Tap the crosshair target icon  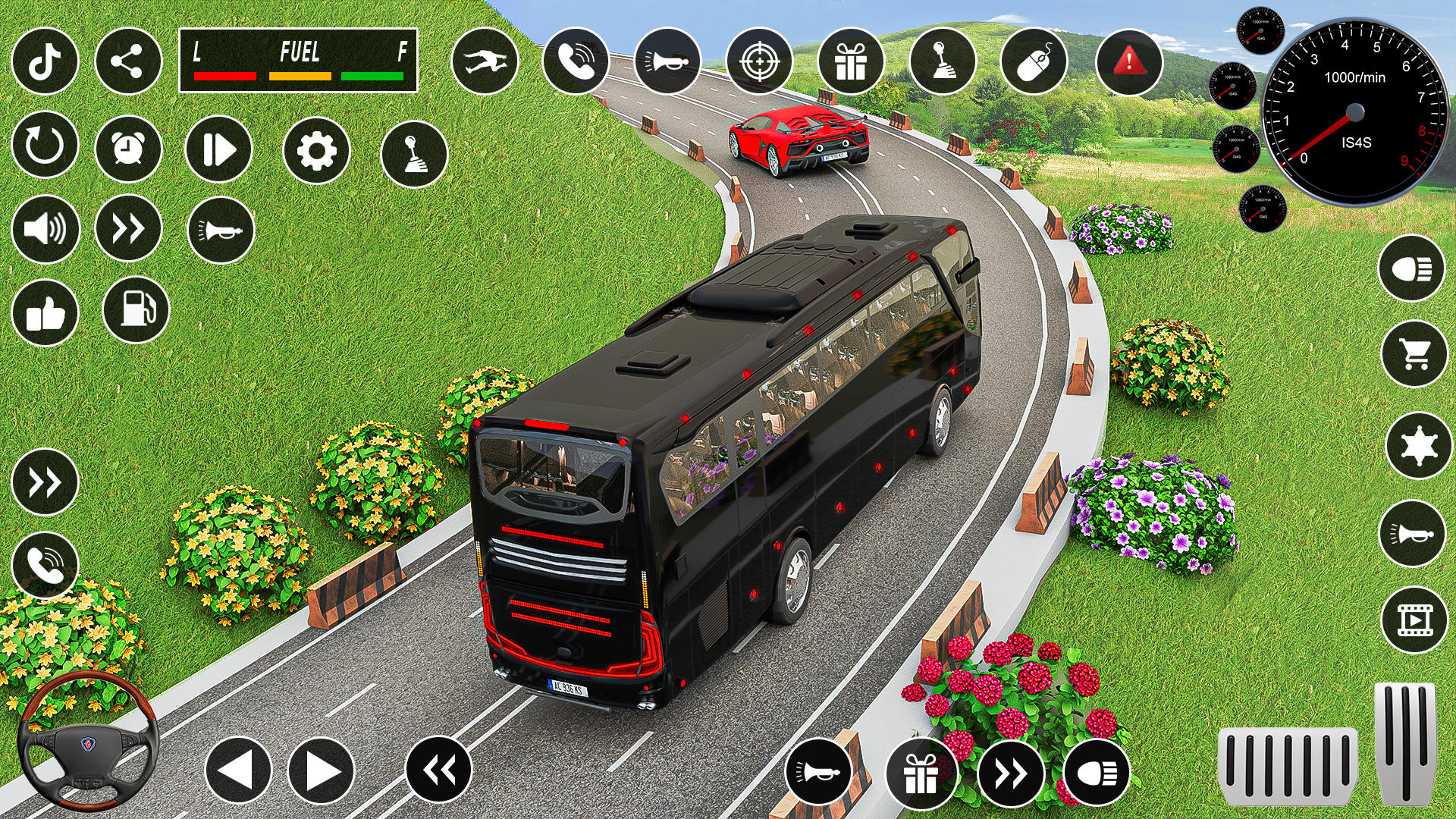tap(761, 62)
